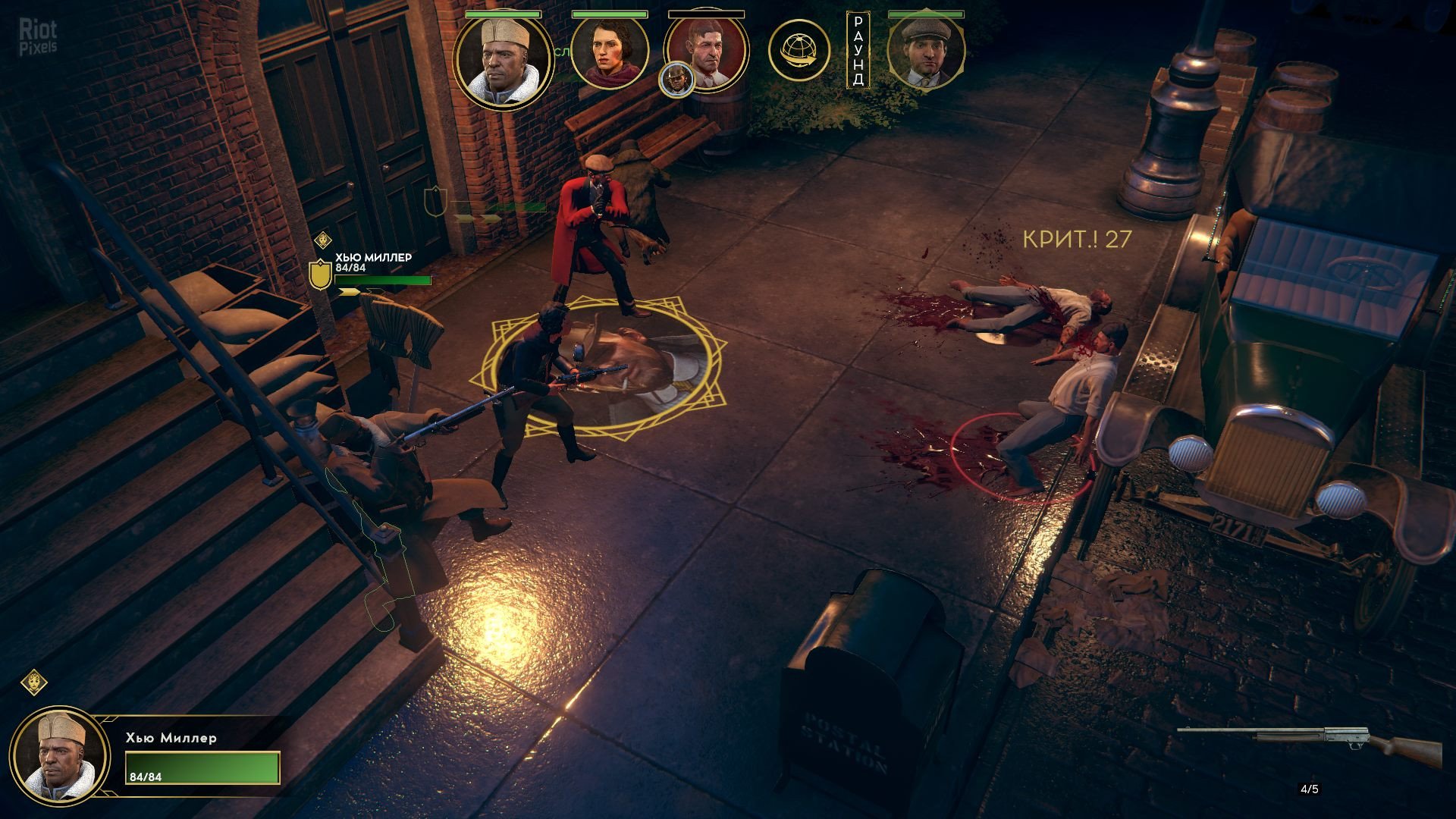Select the shotgun weapon icon

click(x=1310, y=740)
